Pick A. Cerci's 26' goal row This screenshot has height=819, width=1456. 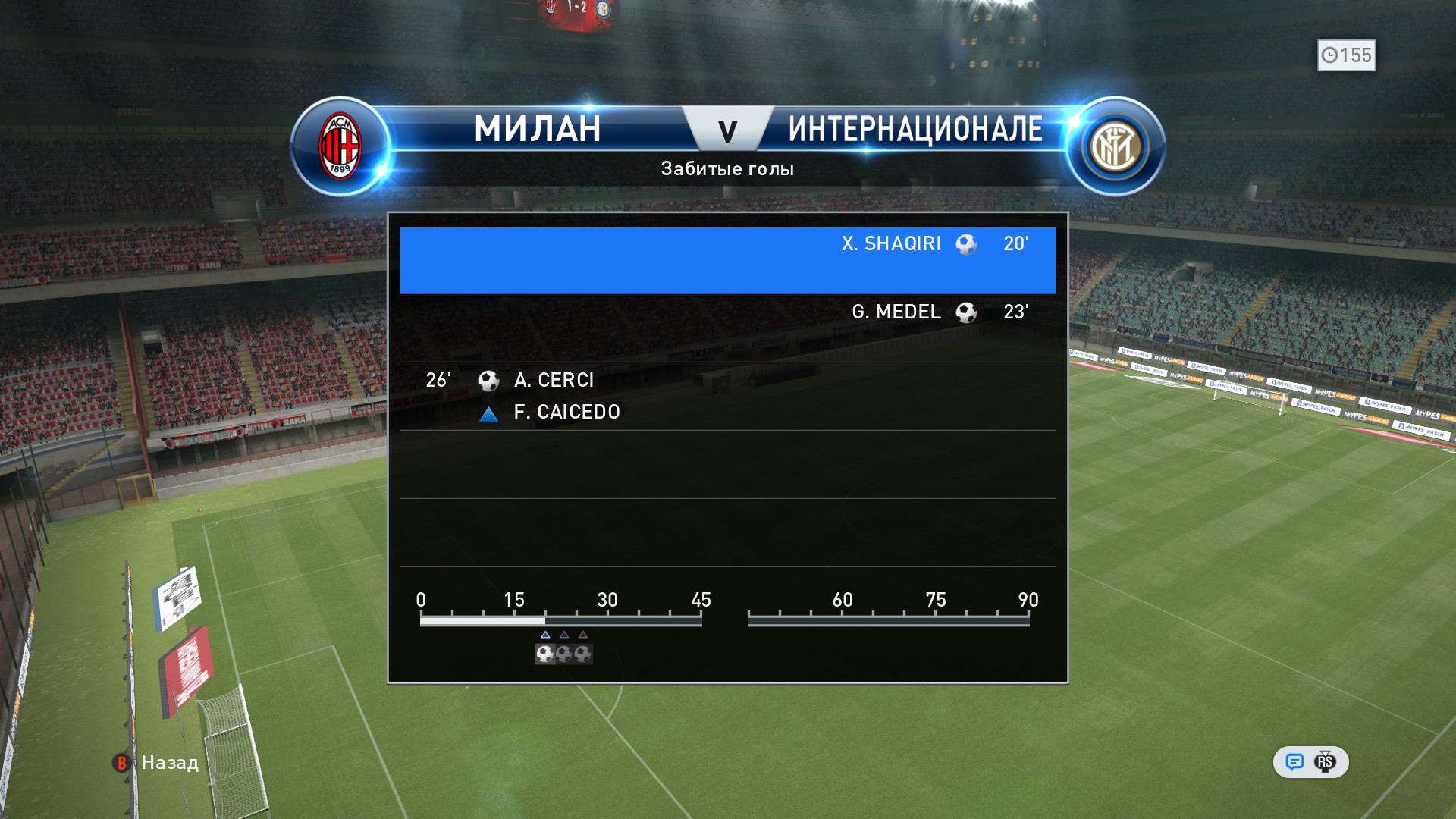point(727,395)
